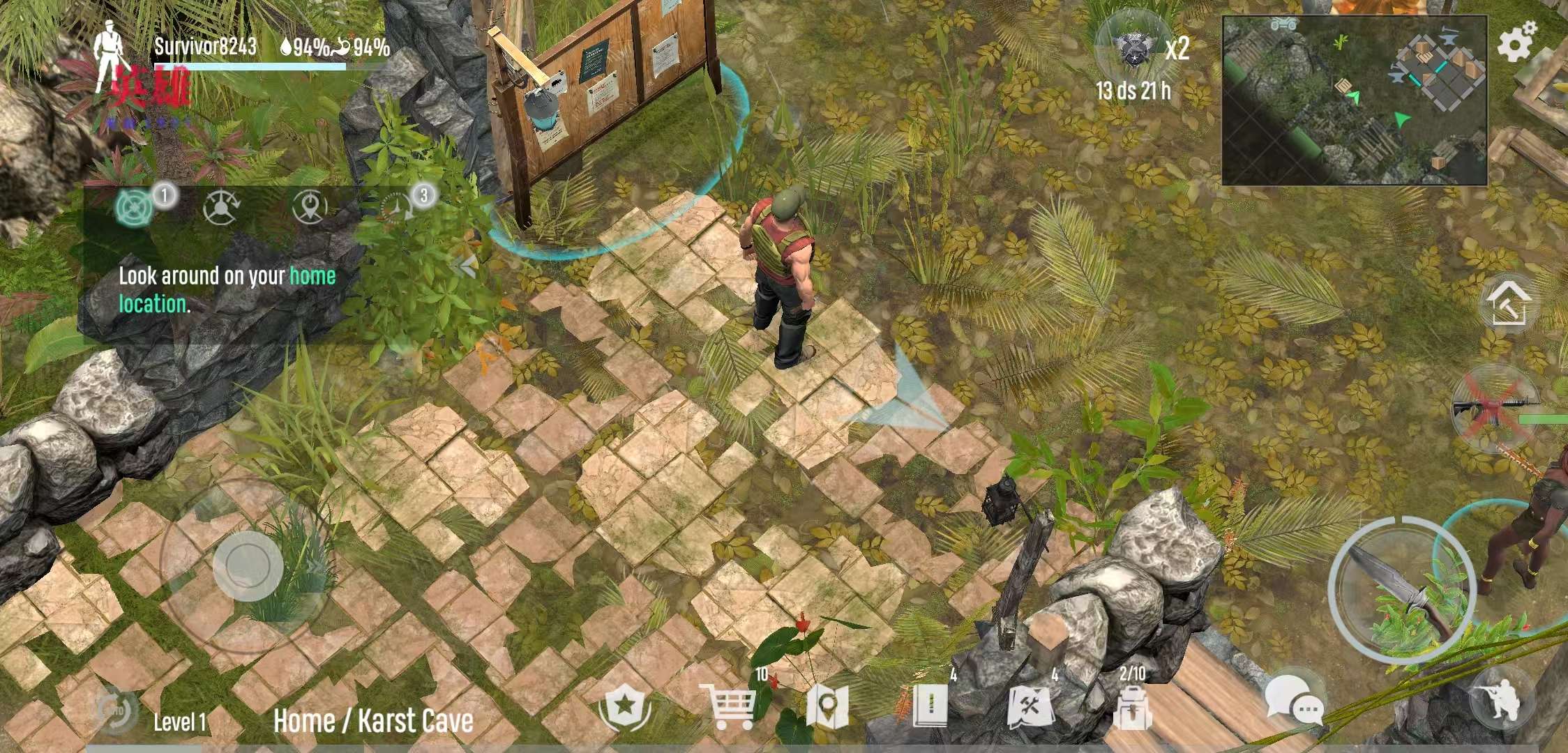Open the settings gear menu
The width and height of the screenshot is (1568, 753).
tap(1518, 42)
